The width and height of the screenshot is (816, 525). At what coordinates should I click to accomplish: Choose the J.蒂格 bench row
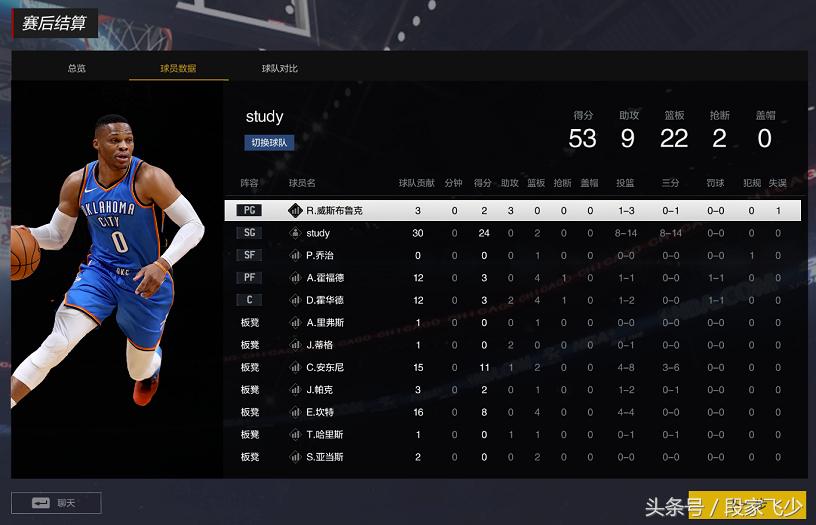coord(320,345)
